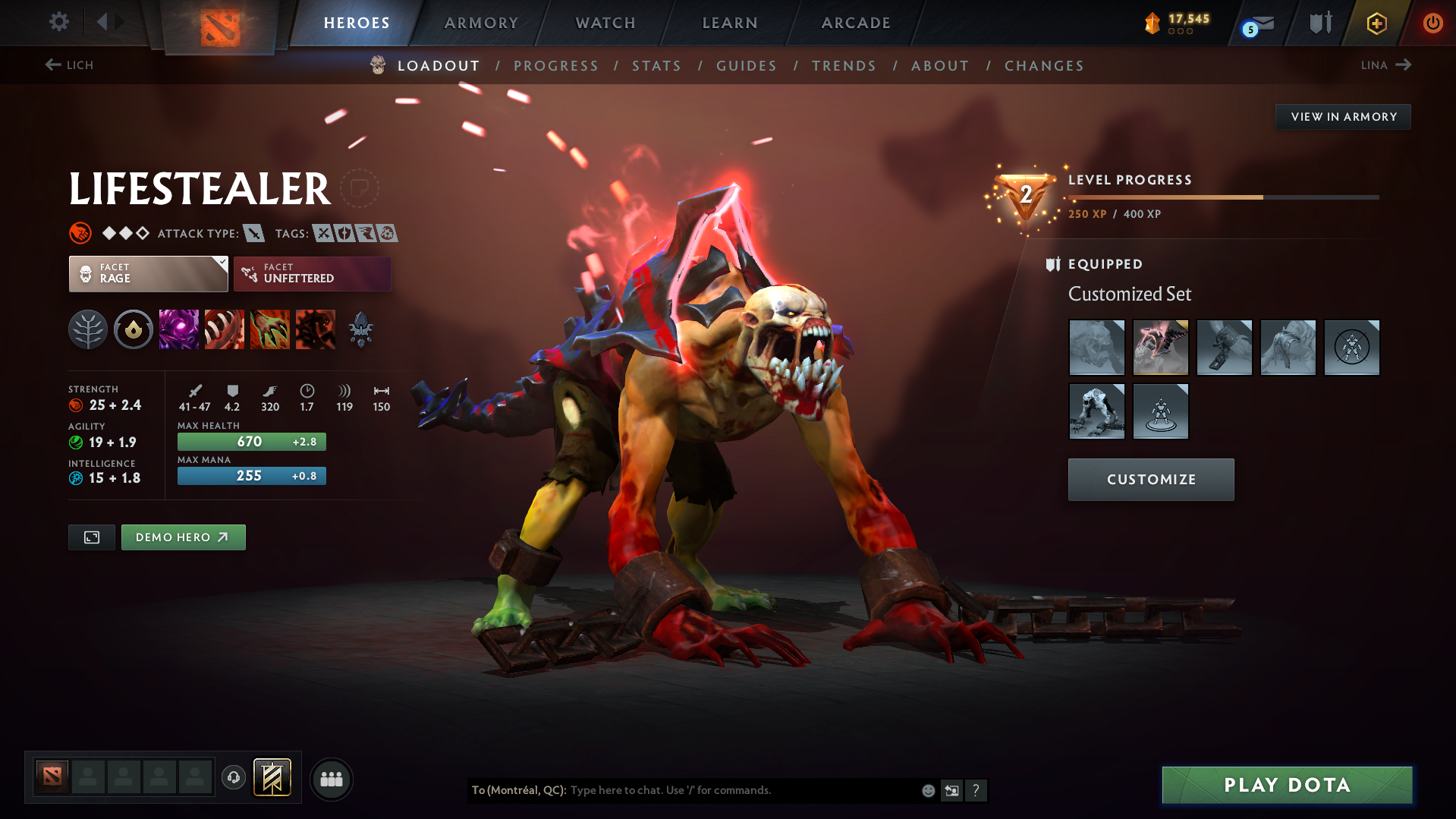
Task: Switch to the Unfettered facet
Action: (311, 273)
